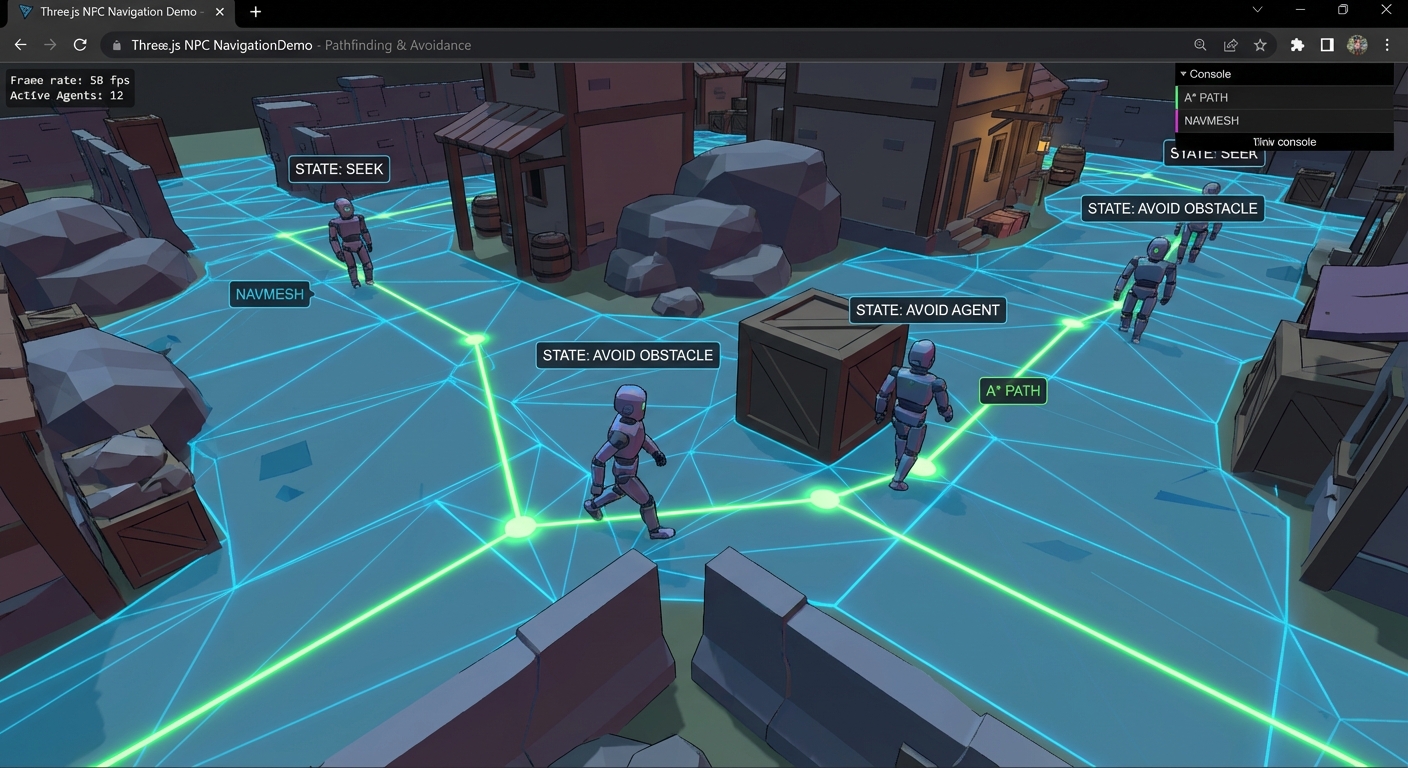Screen dimensions: 1408x768
Task: Click the bottom bar of the Console panel
Action: (x=1284, y=142)
